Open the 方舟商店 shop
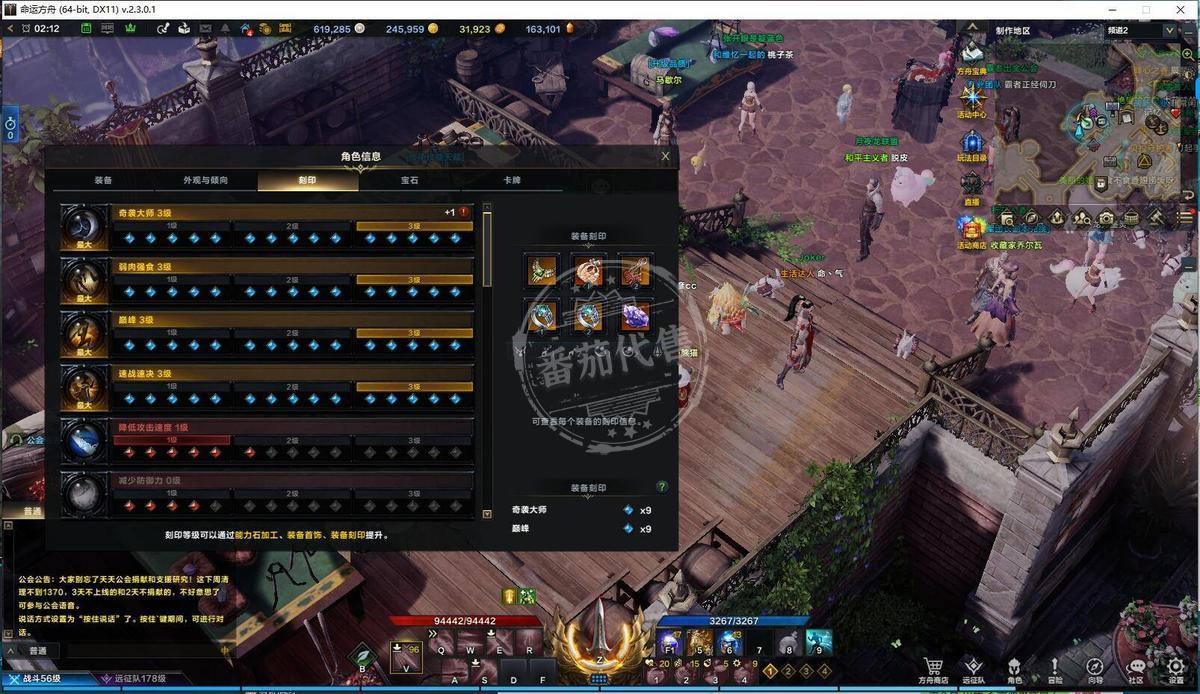 click(933, 669)
